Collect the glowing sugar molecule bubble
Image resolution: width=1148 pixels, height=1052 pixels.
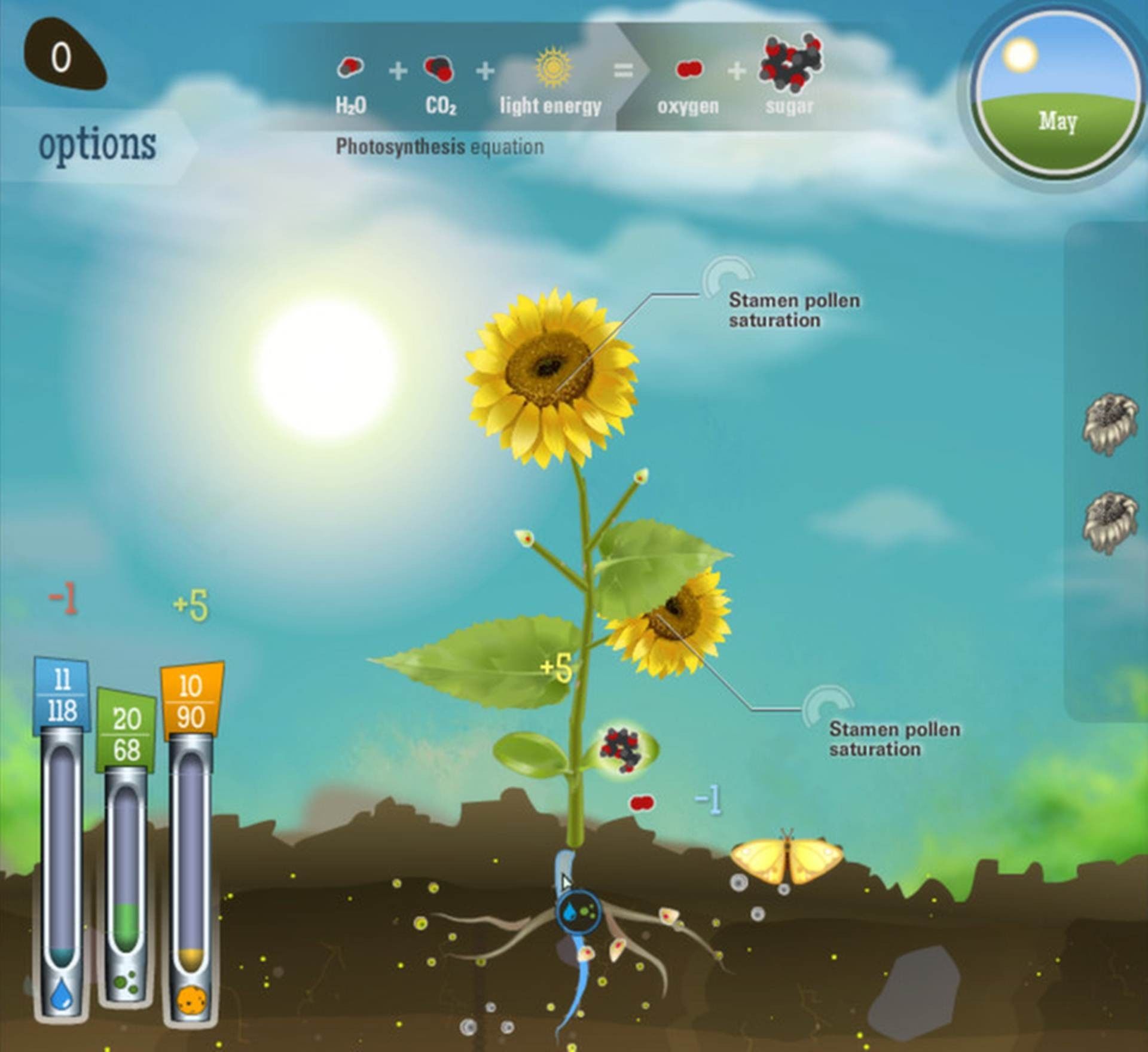(x=627, y=750)
